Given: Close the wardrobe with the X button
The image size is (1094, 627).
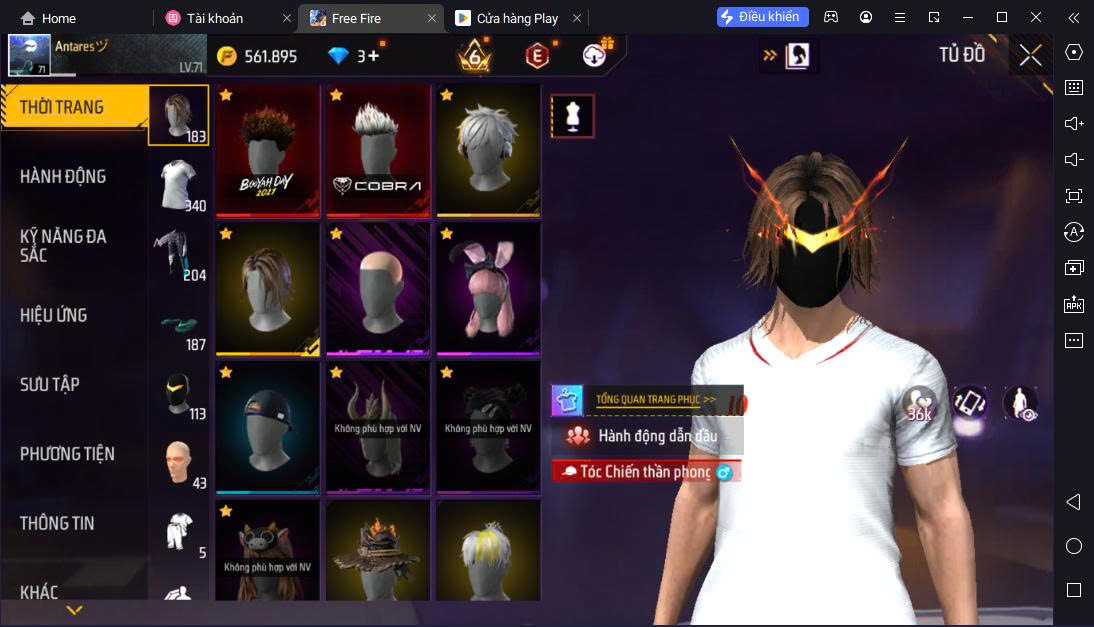Looking at the screenshot, I should [1030, 56].
